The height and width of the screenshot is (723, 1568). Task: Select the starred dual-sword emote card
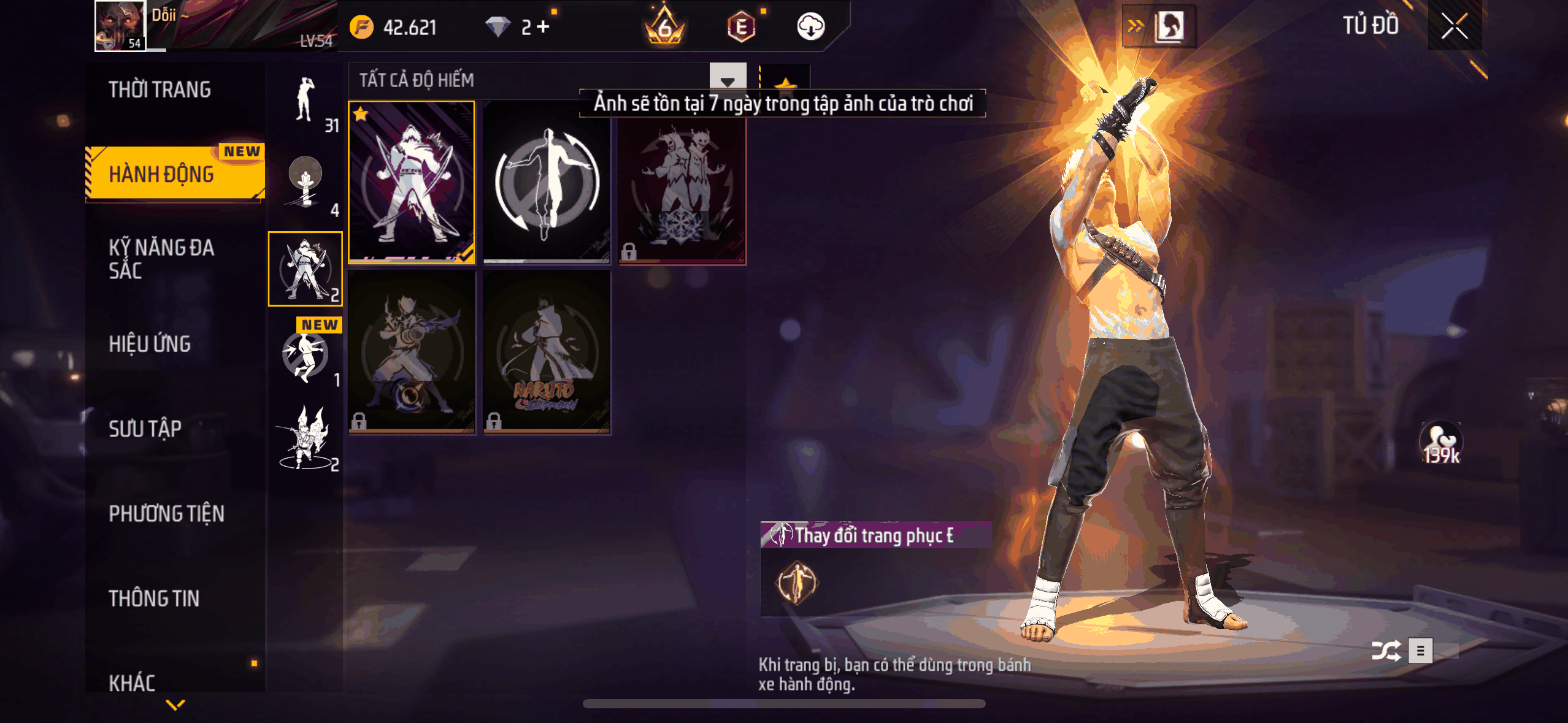(411, 183)
